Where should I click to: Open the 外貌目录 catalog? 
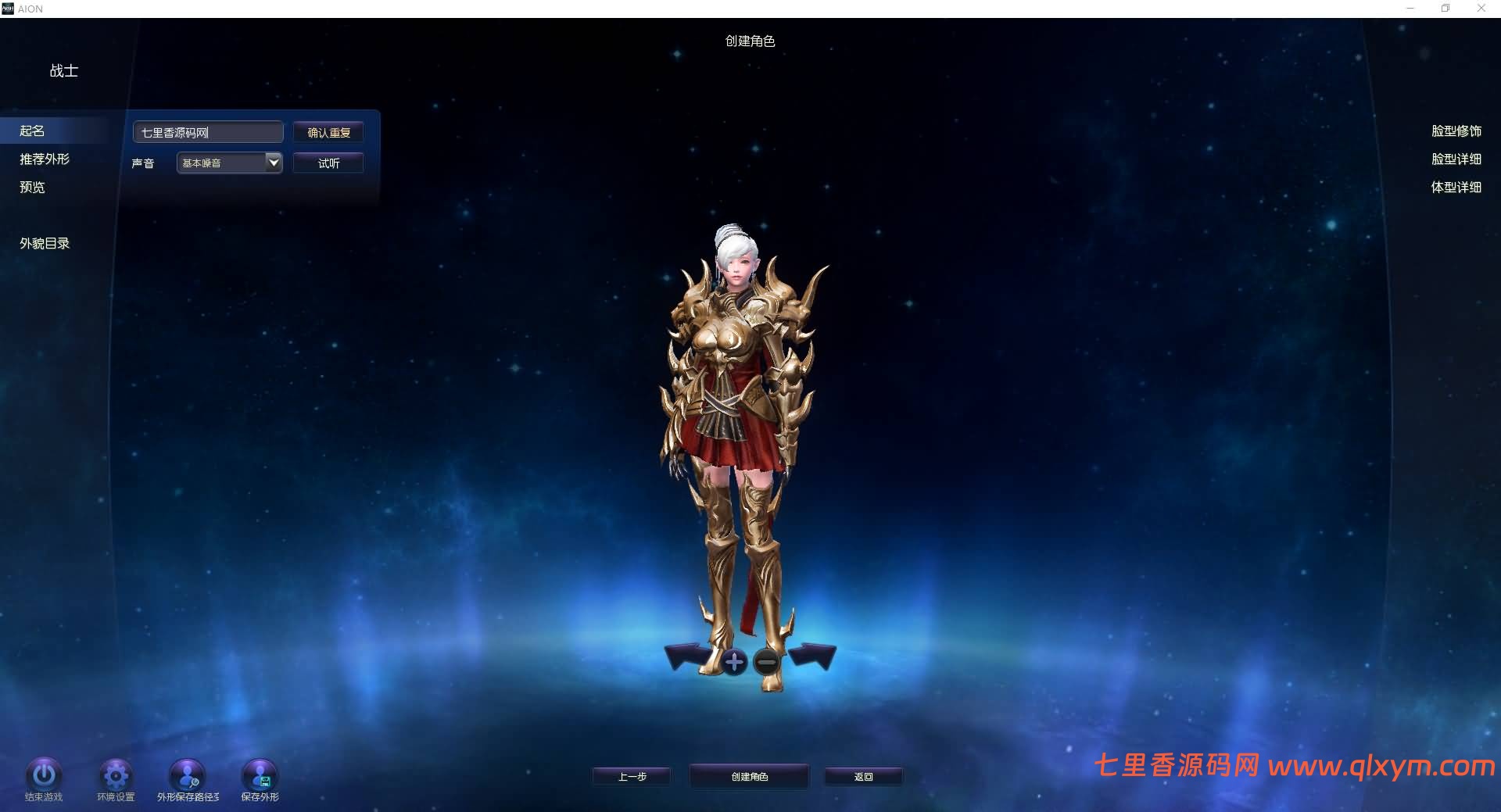(44, 243)
